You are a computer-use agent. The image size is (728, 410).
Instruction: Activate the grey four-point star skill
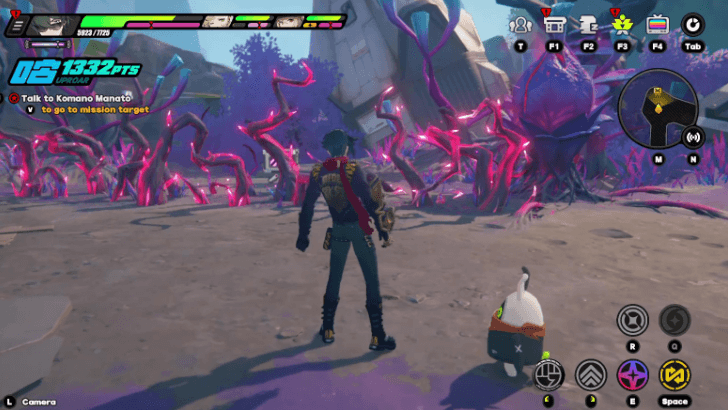point(632,320)
